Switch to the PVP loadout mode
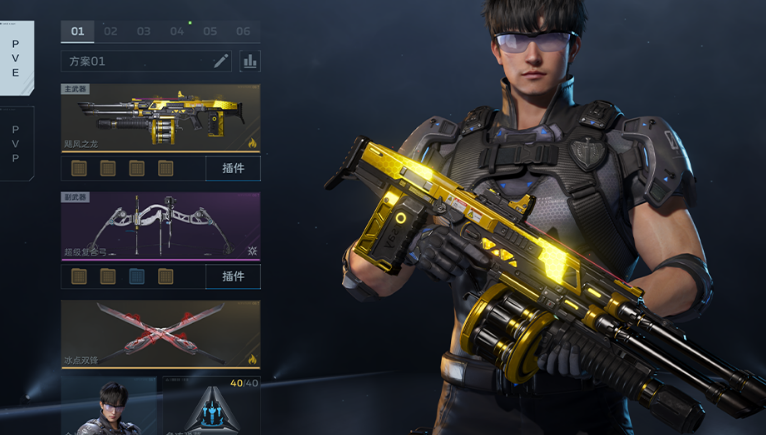 tap(16, 144)
